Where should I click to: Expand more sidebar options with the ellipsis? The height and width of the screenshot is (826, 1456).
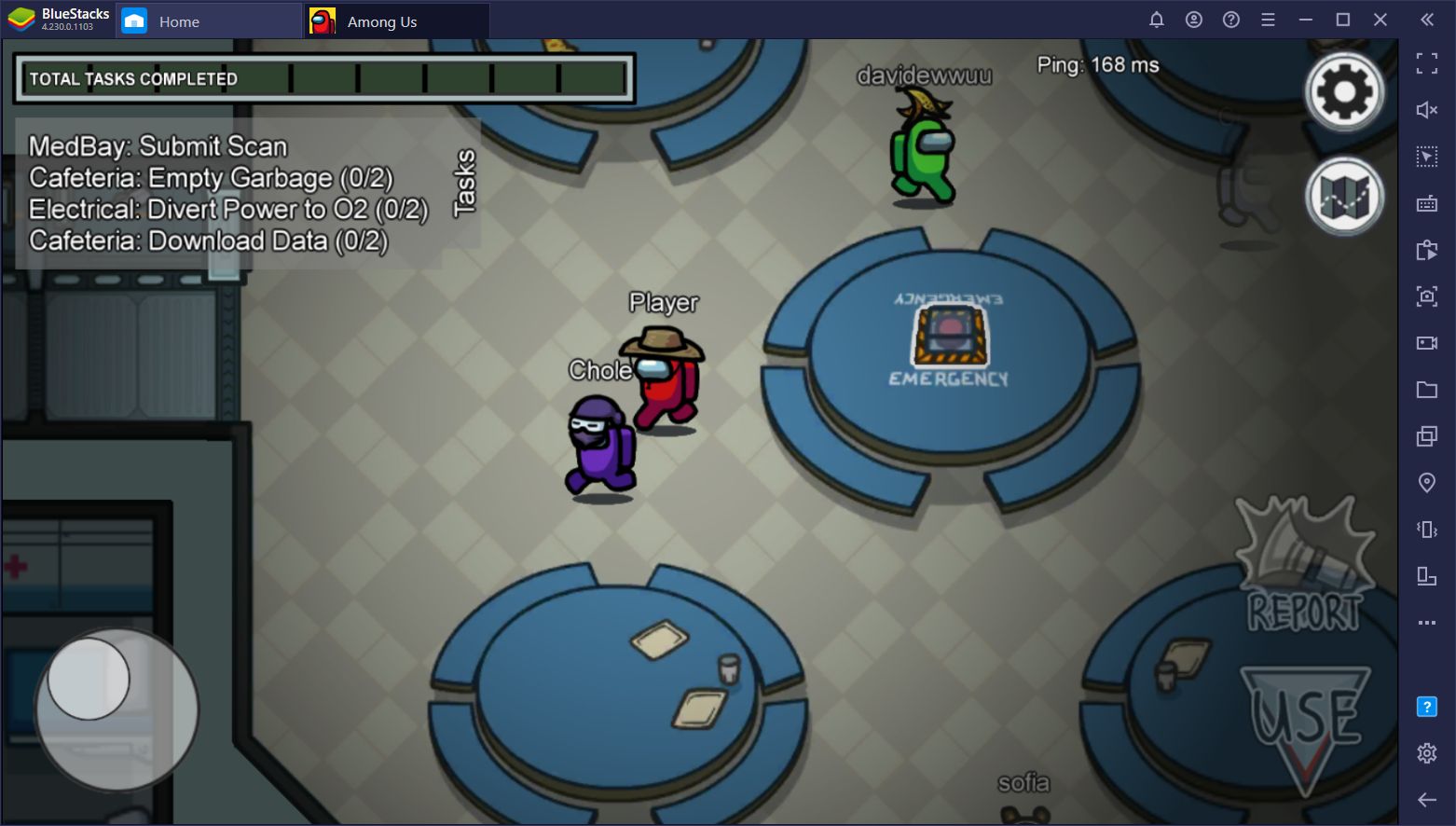[1427, 622]
